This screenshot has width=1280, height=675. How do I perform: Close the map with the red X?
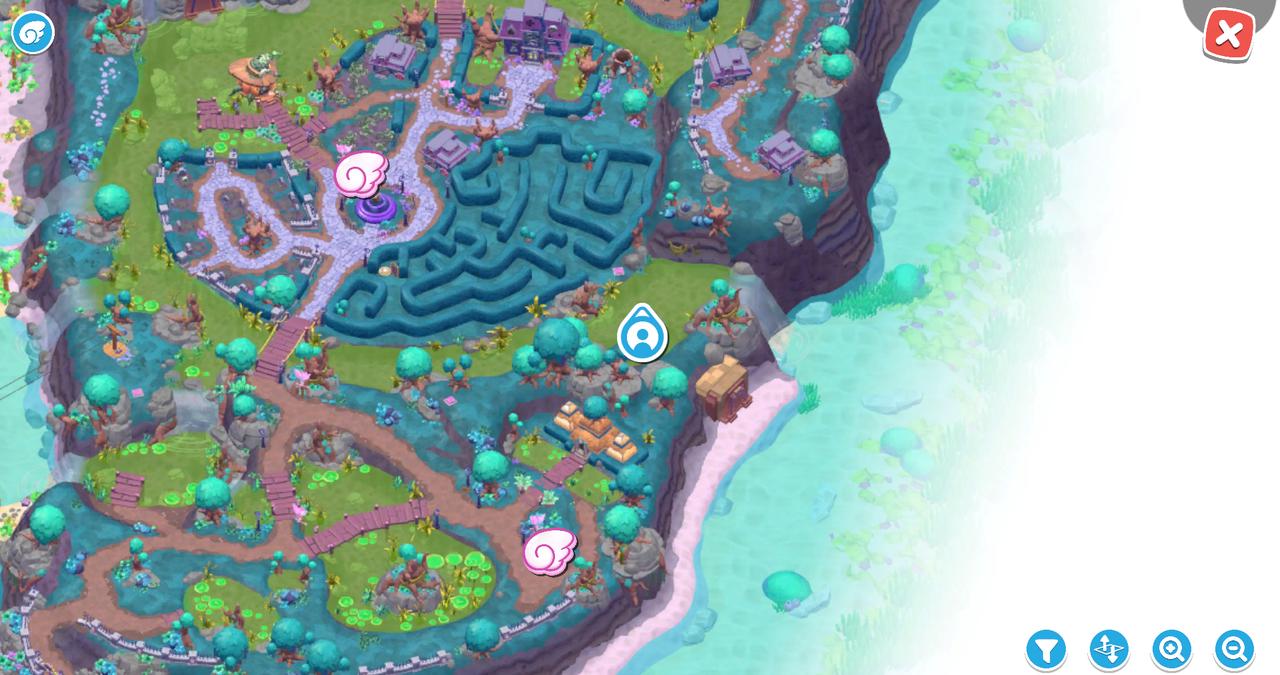[x=1228, y=35]
